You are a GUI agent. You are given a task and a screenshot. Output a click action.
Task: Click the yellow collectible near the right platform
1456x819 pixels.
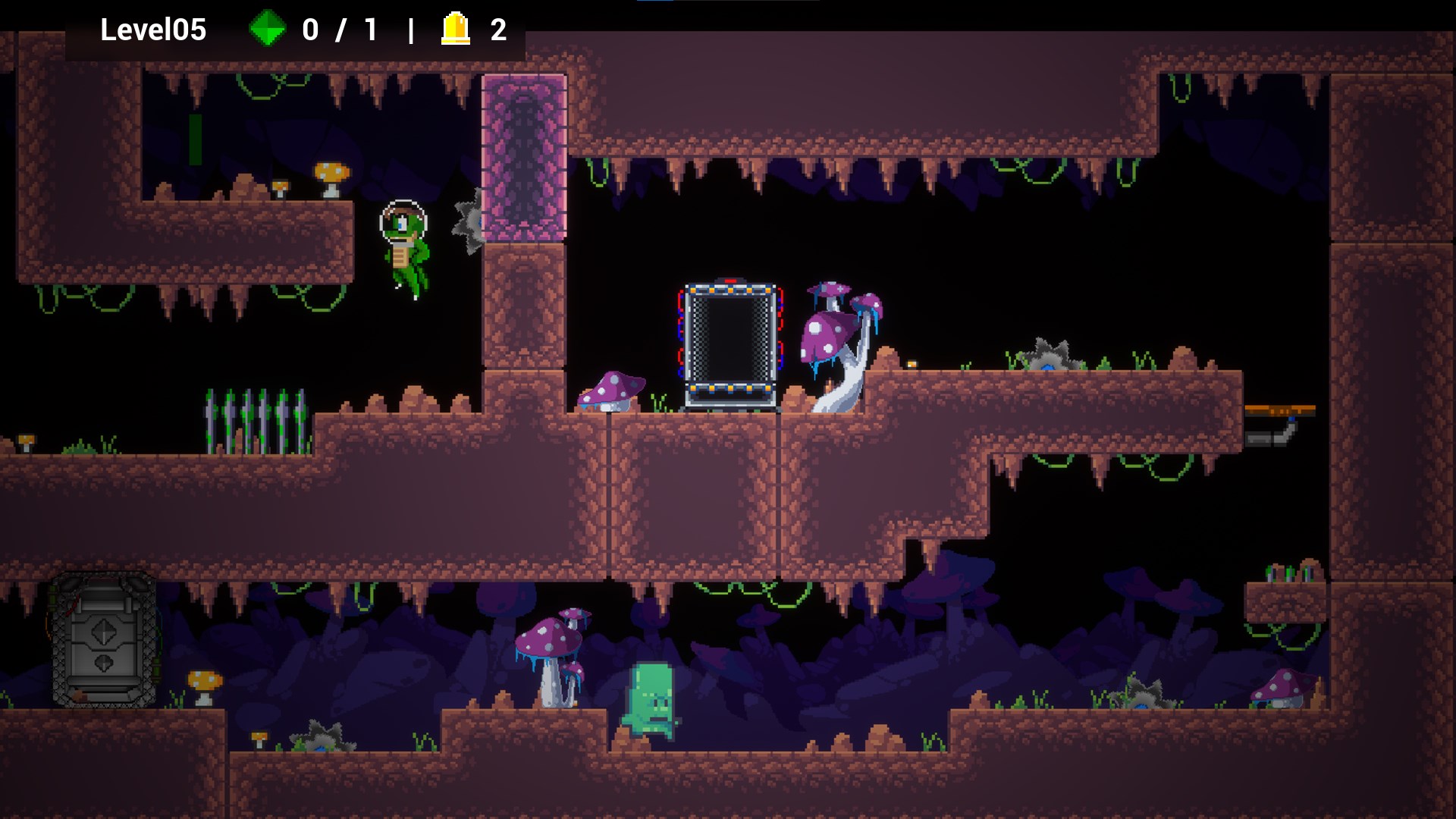911,364
